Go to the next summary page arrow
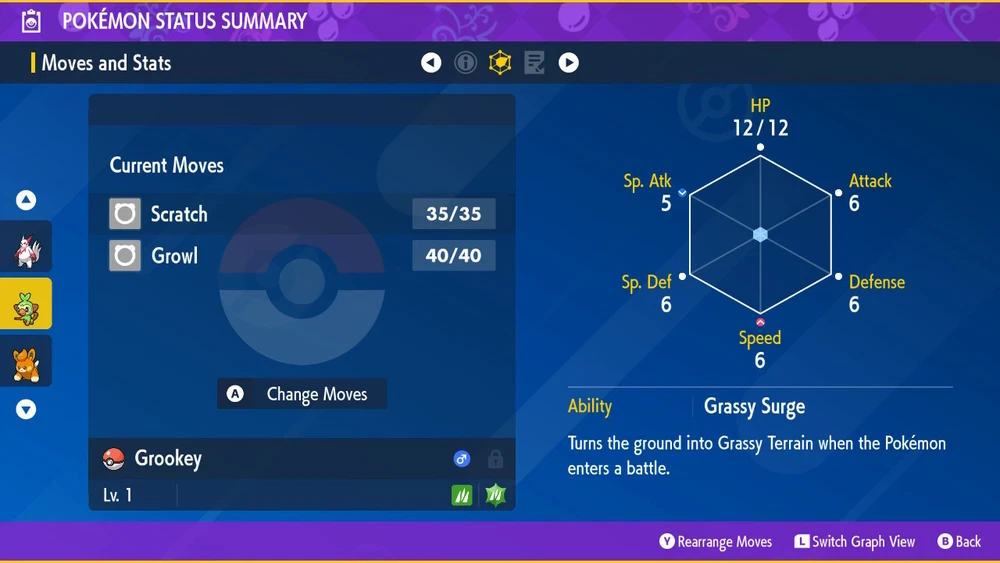Viewport: 1000px width, 563px height. click(x=568, y=63)
